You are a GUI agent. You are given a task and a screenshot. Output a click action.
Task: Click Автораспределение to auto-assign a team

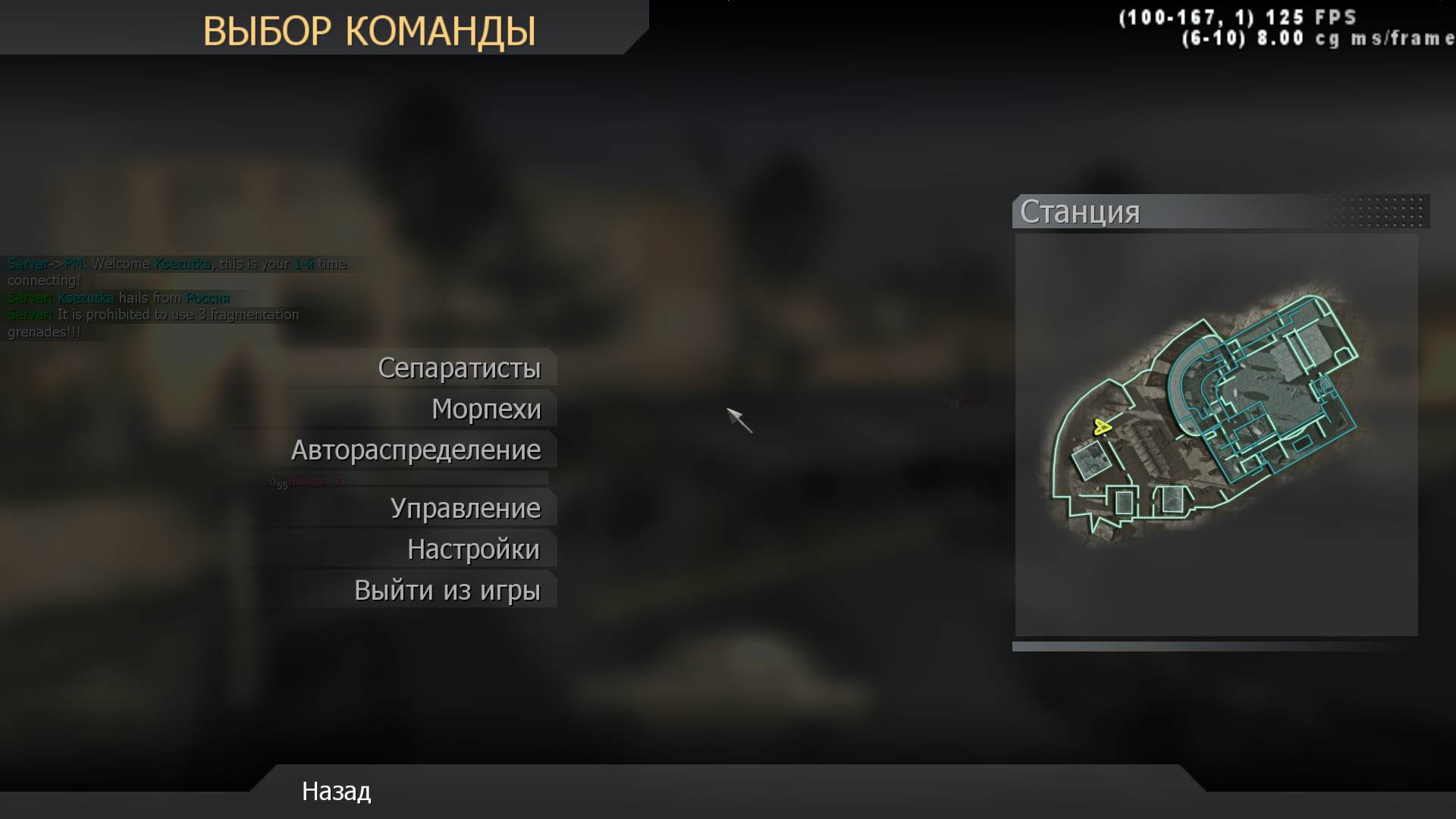[x=416, y=449]
